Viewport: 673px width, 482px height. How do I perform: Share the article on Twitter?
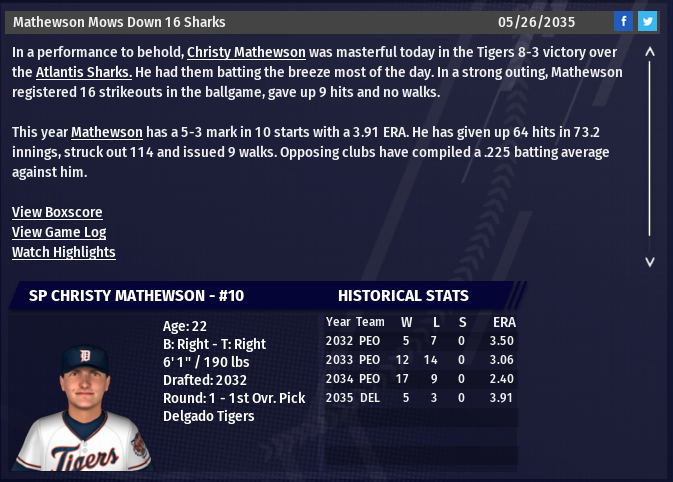pyautogui.click(x=647, y=21)
